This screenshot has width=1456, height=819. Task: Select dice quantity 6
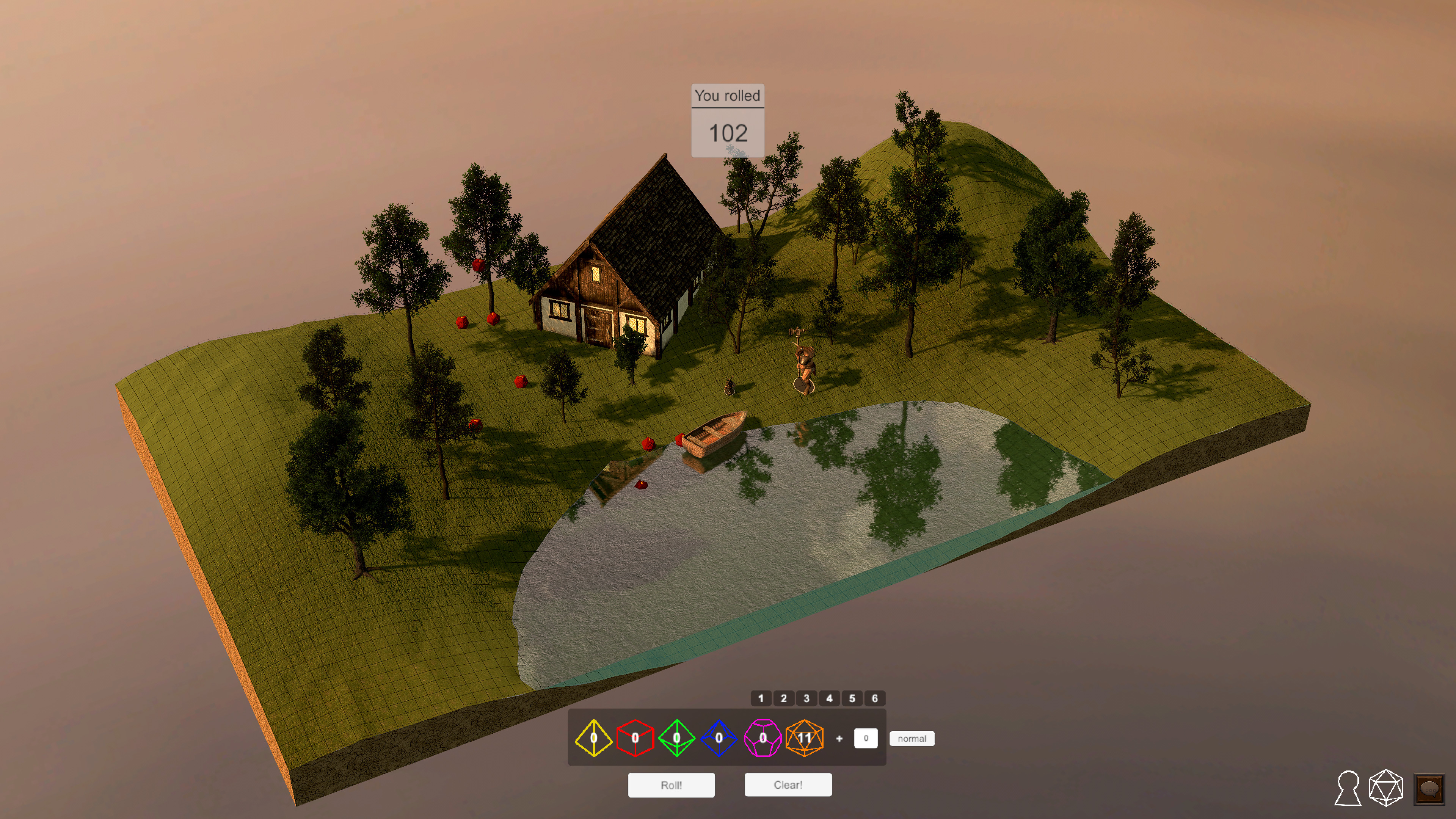(x=875, y=698)
